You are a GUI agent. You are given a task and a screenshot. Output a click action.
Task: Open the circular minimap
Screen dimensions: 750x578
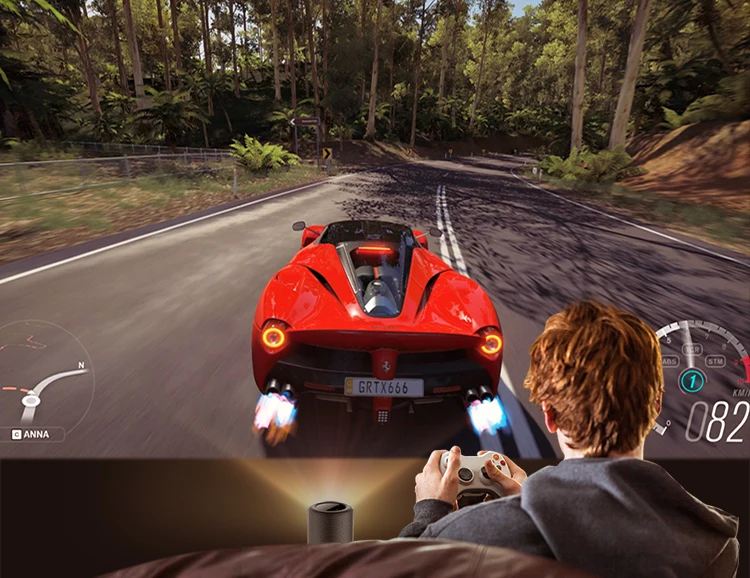[x=45, y=375]
